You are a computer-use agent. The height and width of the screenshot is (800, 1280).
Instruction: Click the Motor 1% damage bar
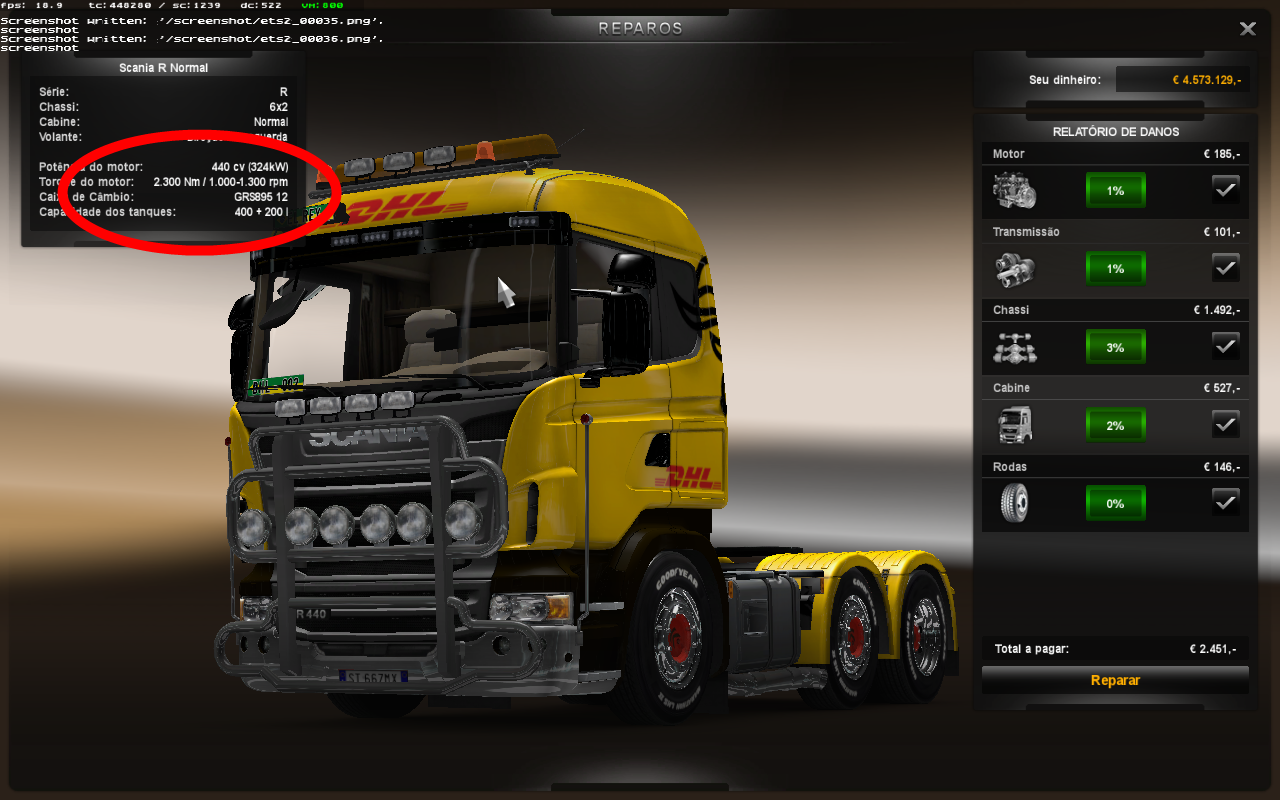pyautogui.click(x=1115, y=189)
